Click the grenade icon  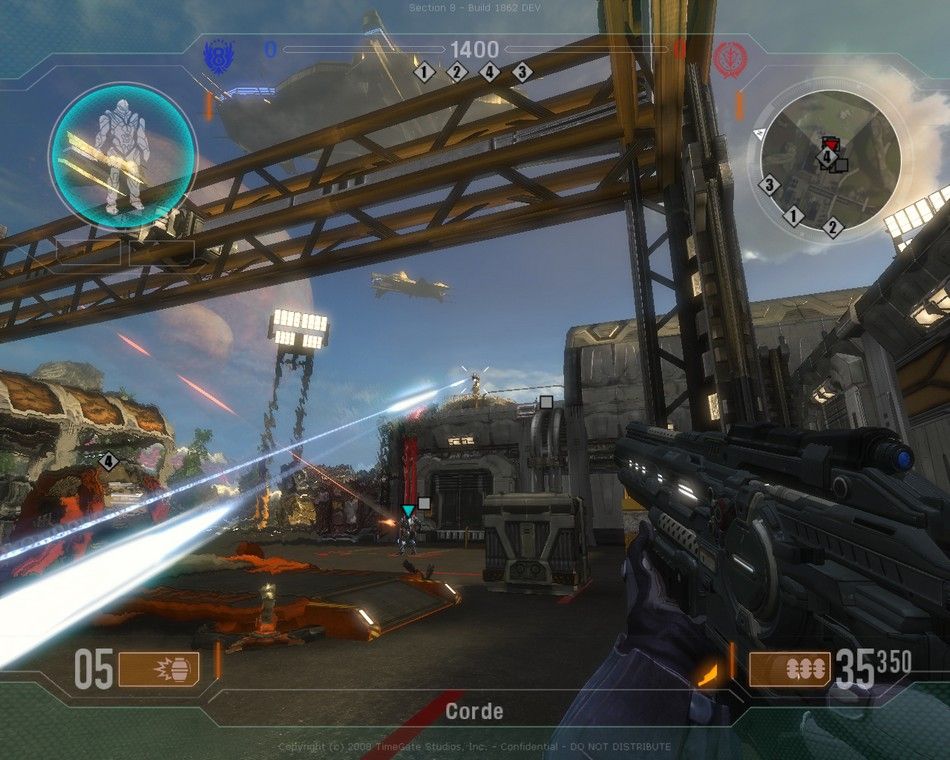(158, 669)
